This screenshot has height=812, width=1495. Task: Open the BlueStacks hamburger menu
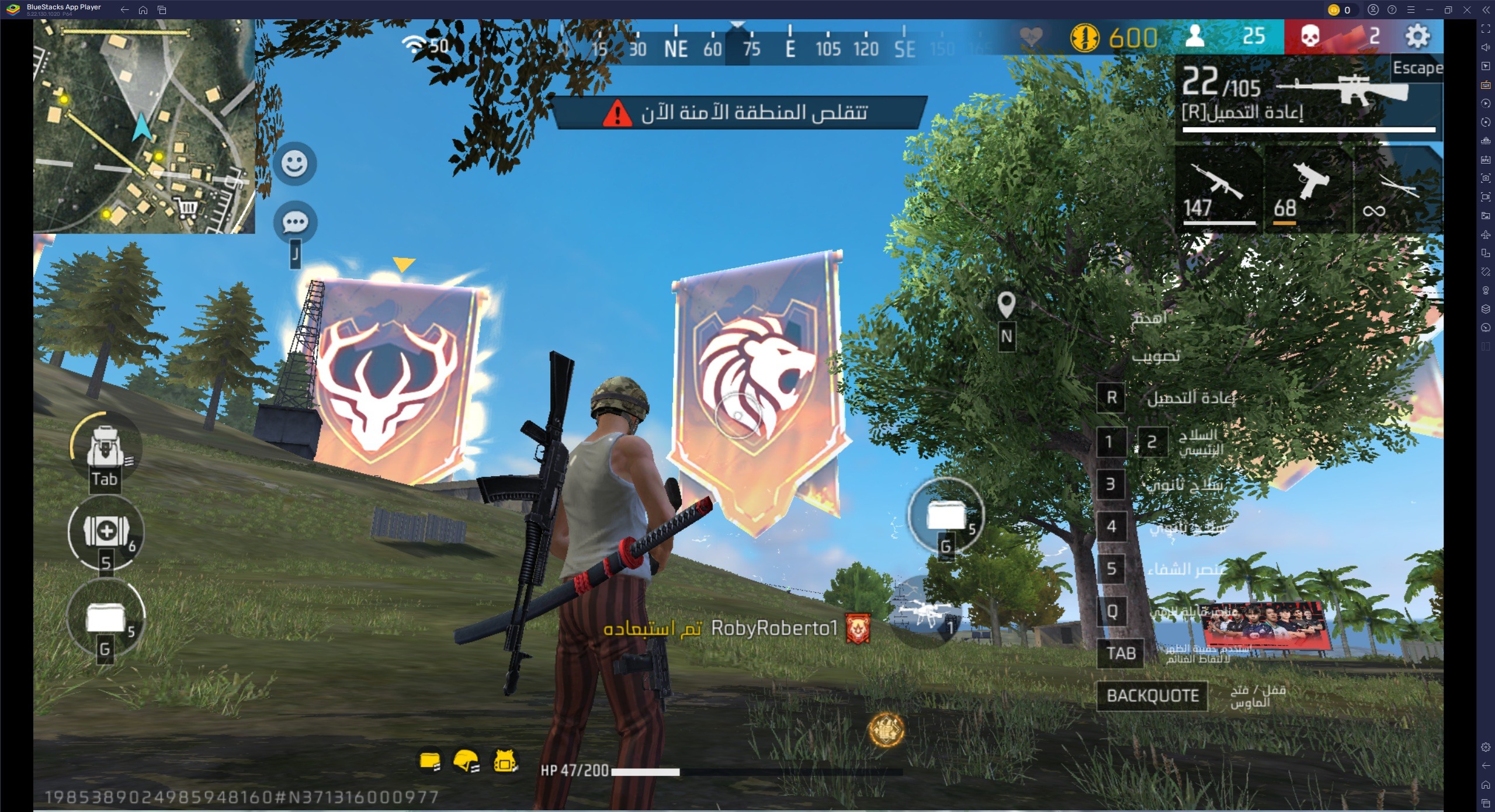[1412, 10]
